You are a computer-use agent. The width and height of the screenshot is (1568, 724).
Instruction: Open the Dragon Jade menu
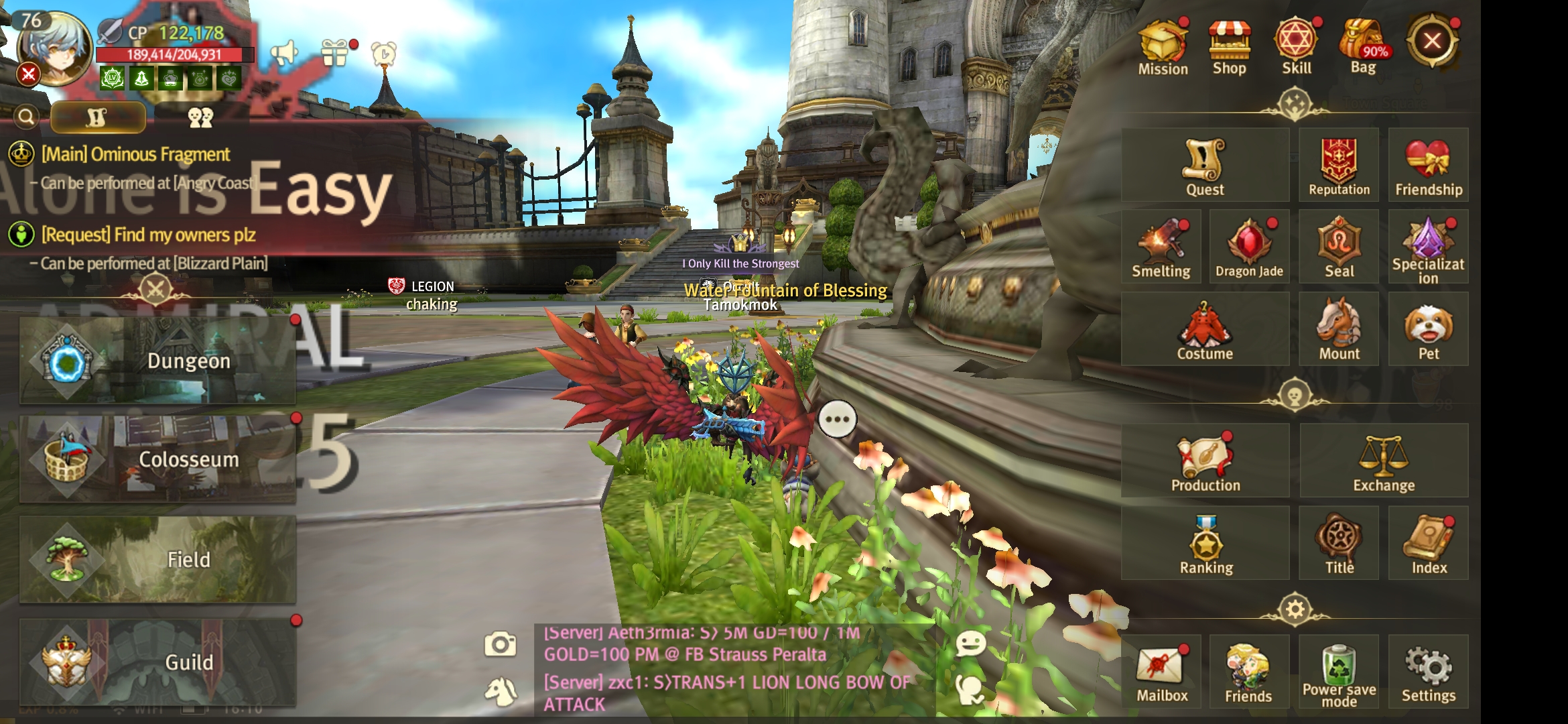(x=1249, y=247)
